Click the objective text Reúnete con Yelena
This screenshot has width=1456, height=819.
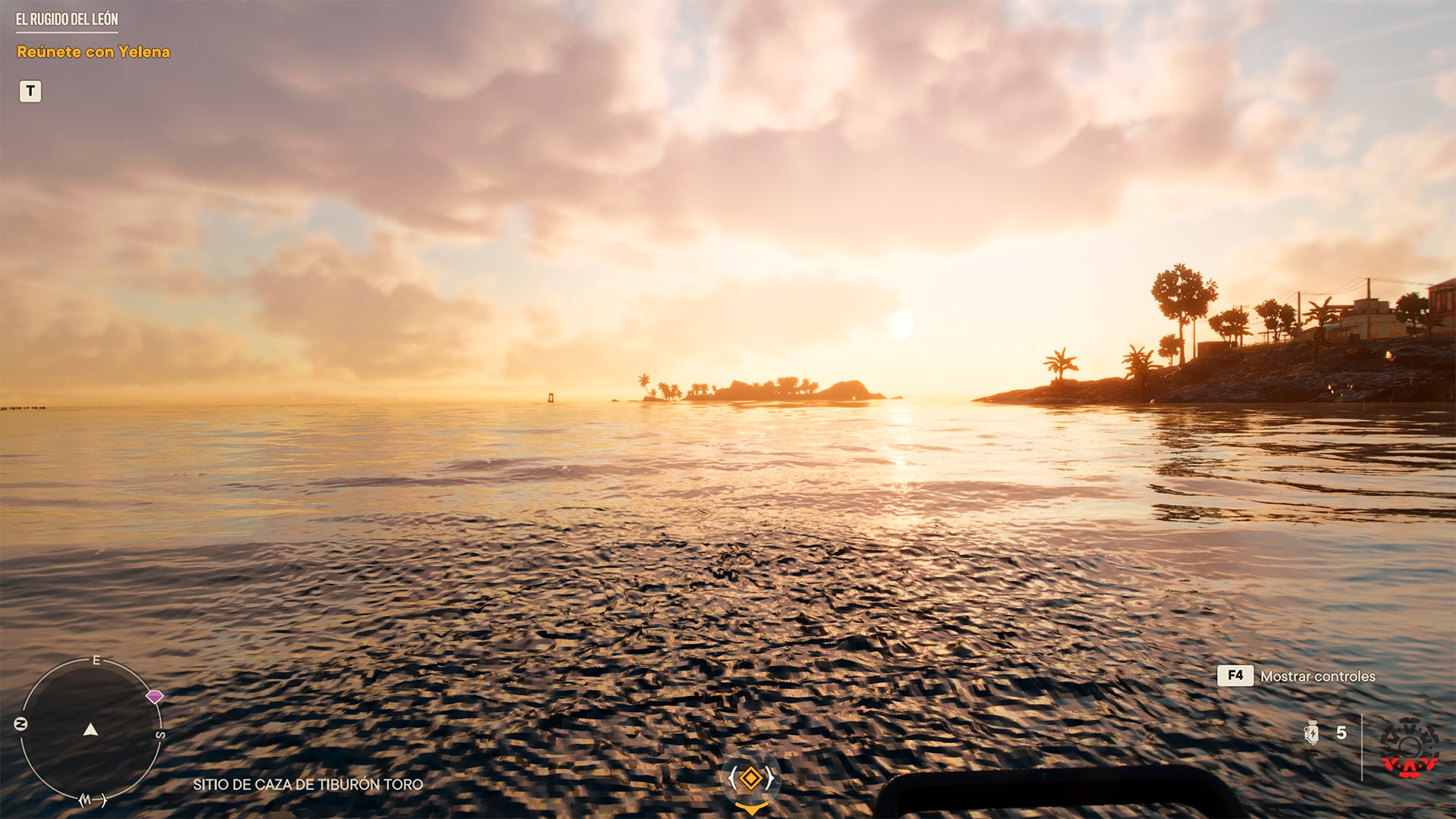[x=93, y=52]
